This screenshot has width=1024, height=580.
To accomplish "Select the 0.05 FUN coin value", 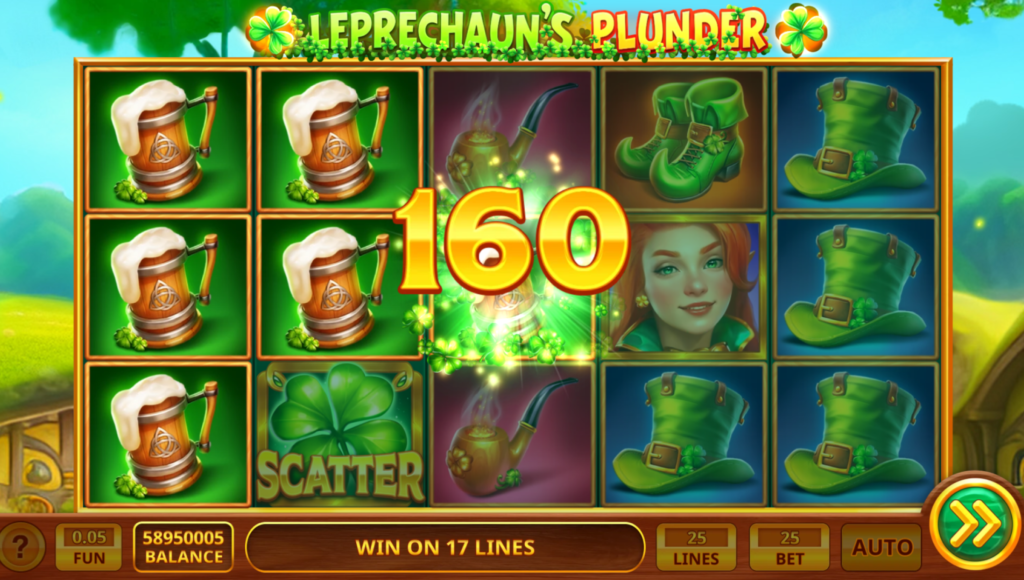I will point(88,547).
